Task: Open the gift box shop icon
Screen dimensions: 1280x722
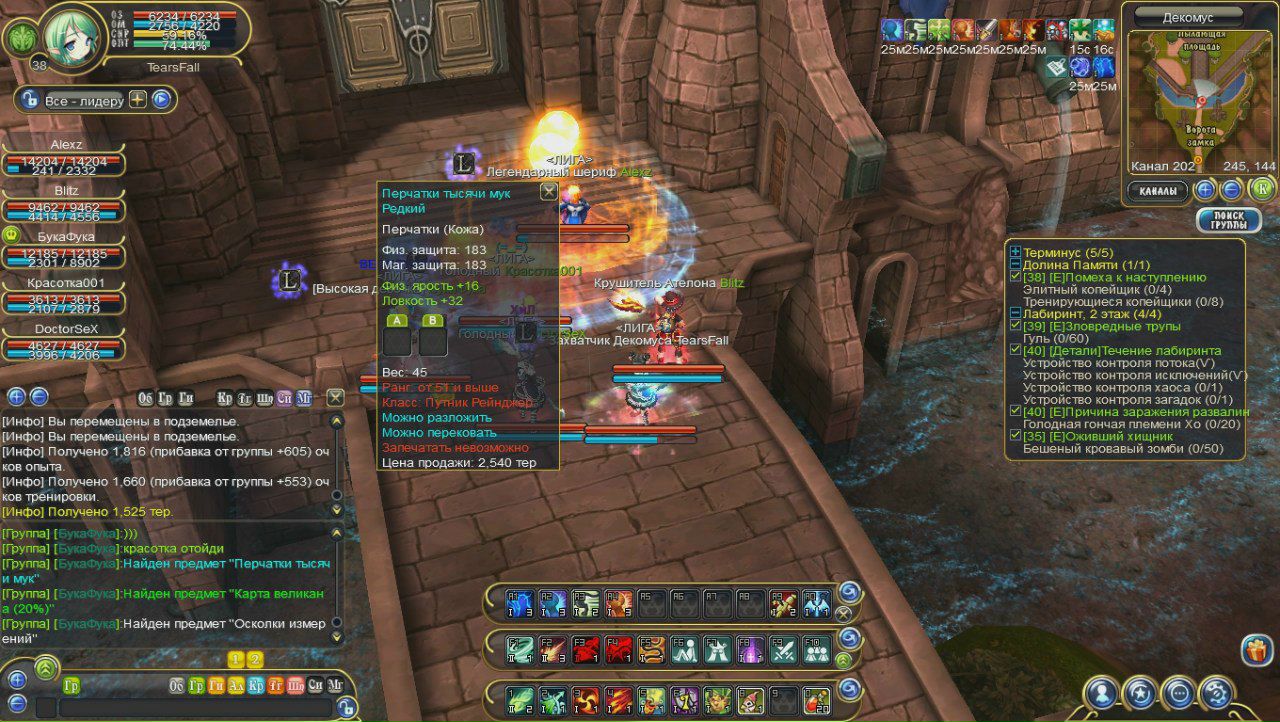Action: [1256, 650]
